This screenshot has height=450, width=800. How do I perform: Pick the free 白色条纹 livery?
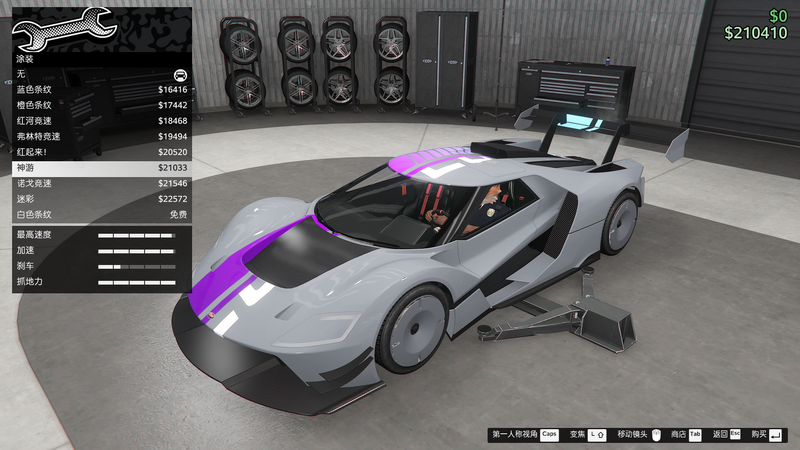point(100,215)
